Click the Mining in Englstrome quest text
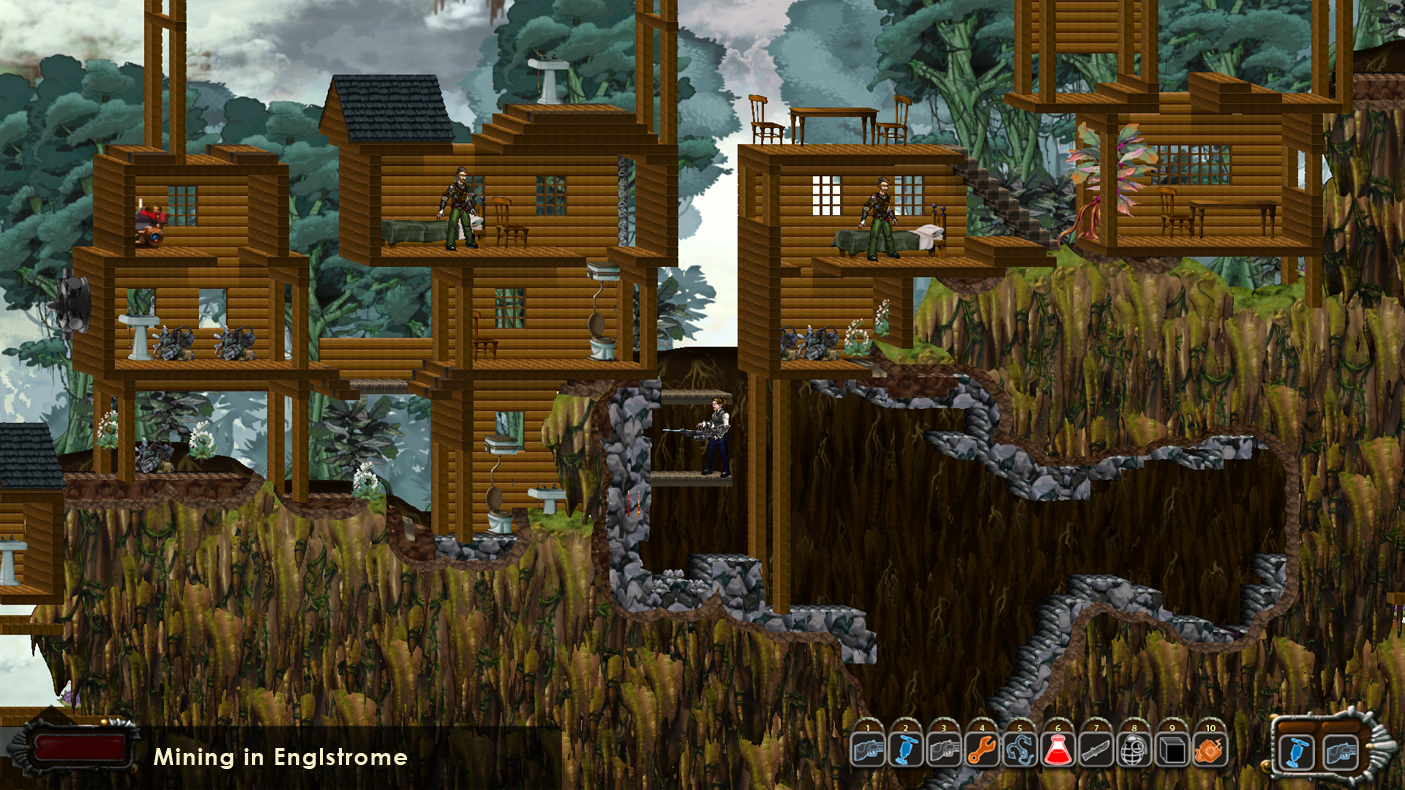The width and height of the screenshot is (1405, 790). coord(282,758)
